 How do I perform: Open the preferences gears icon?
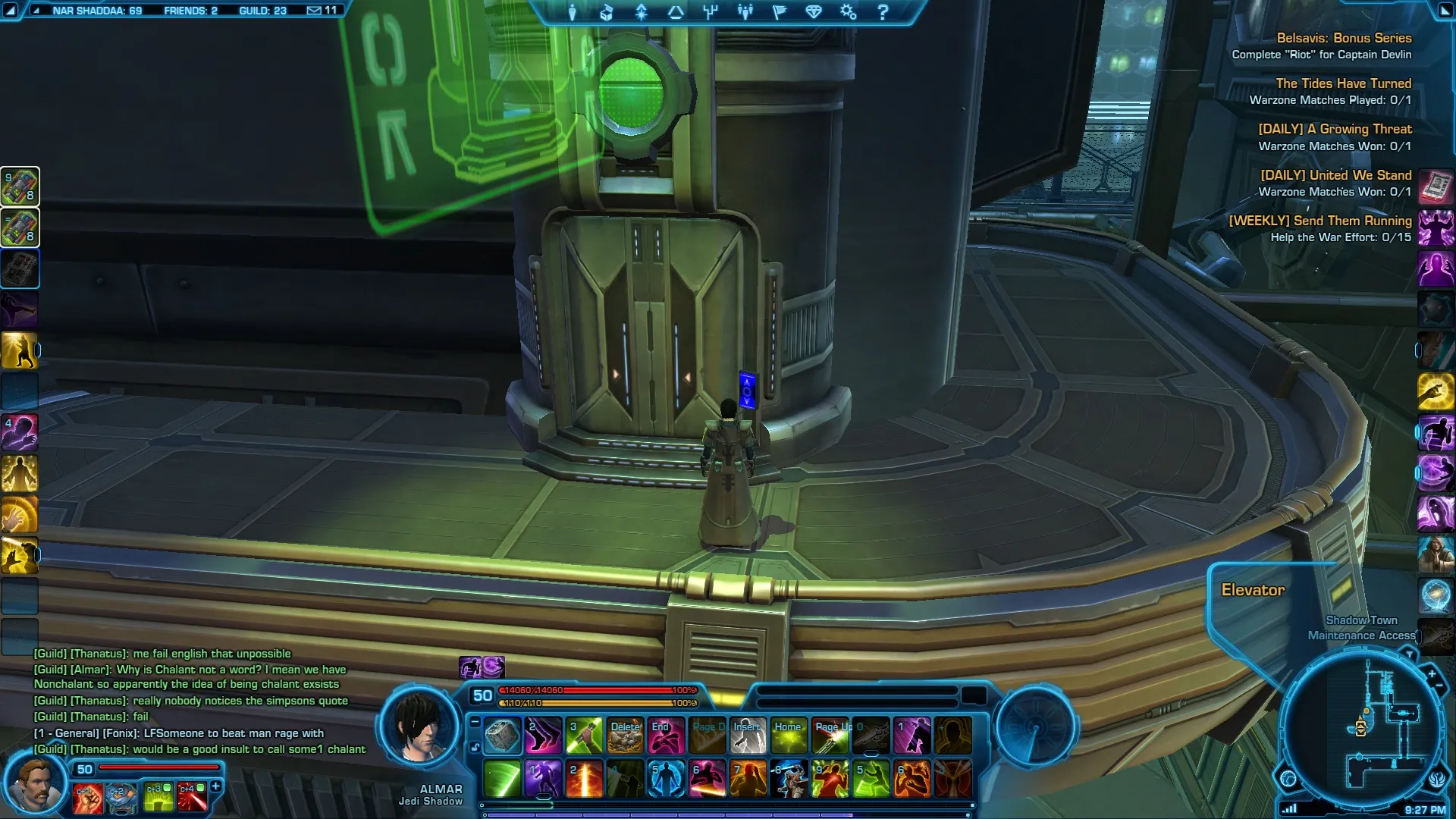[848, 12]
